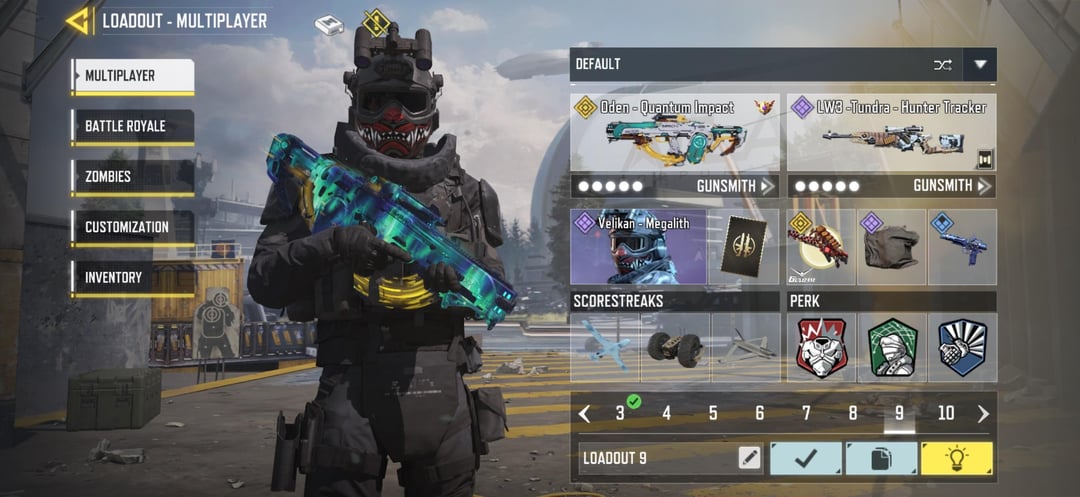Viewport: 1080px width, 497px height.
Task: Select the Velikan Megalith operator
Action: pos(637,247)
